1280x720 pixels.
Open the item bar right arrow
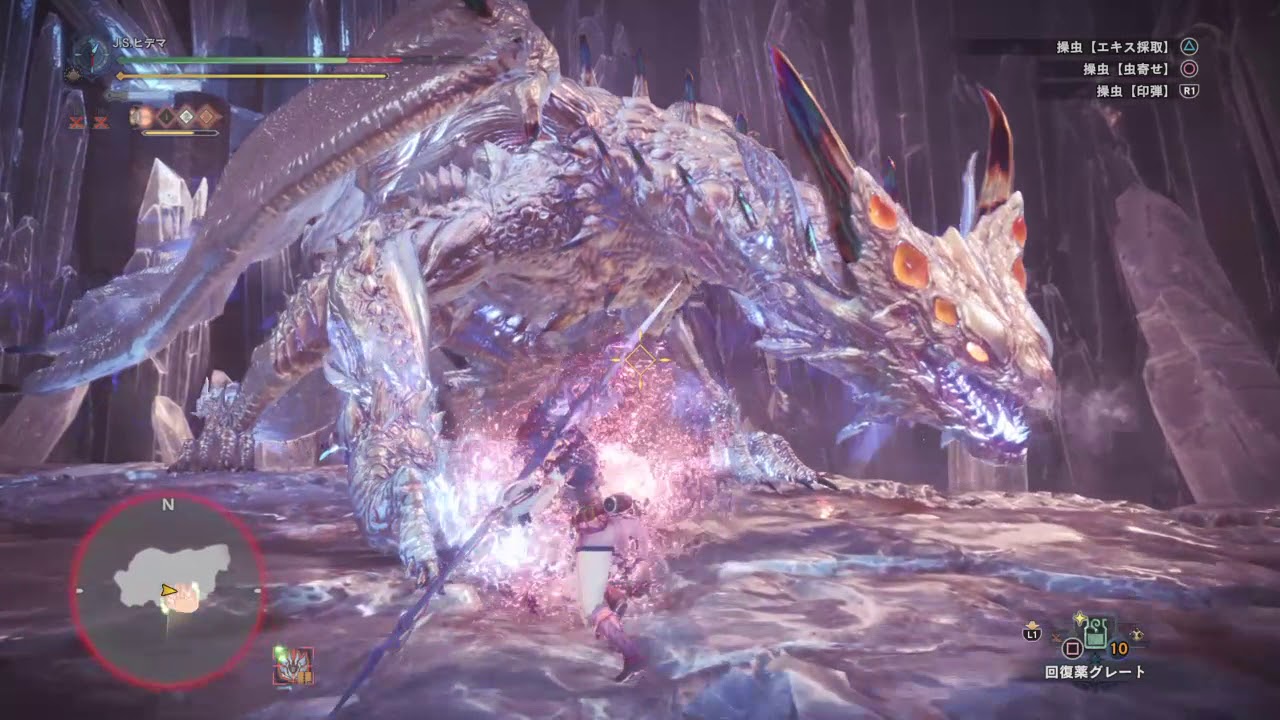1136,635
